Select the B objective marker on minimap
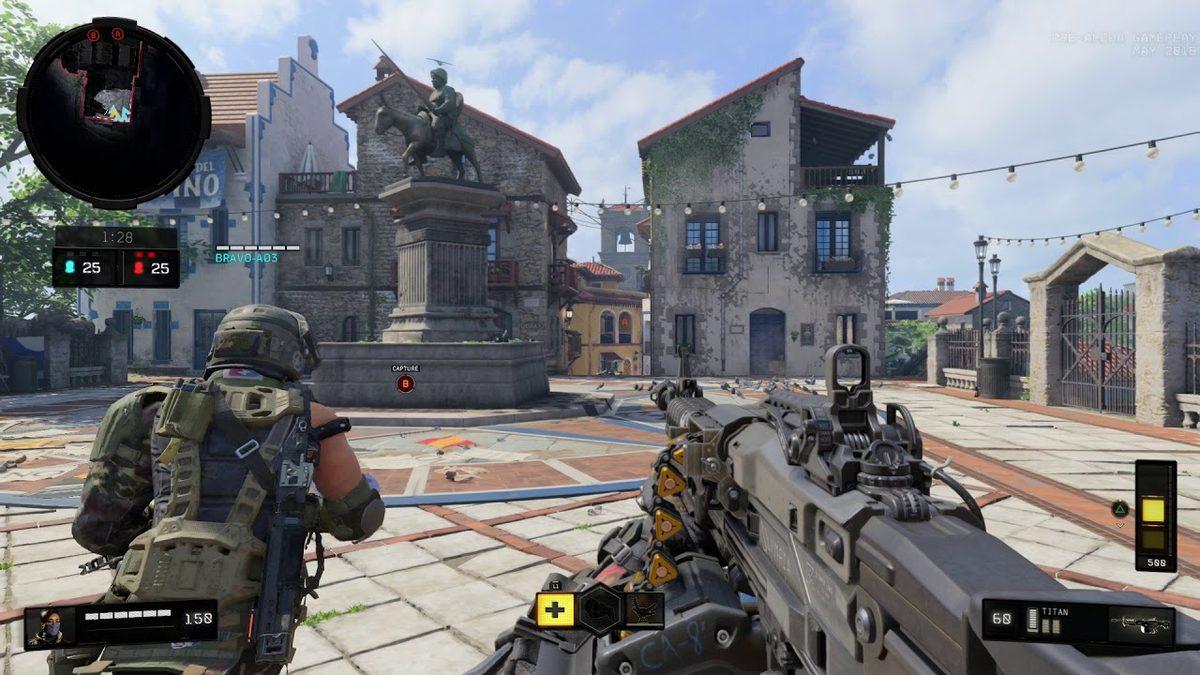Screen dimensions: 1200x675 pyautogui.click(x=94, y=35)
